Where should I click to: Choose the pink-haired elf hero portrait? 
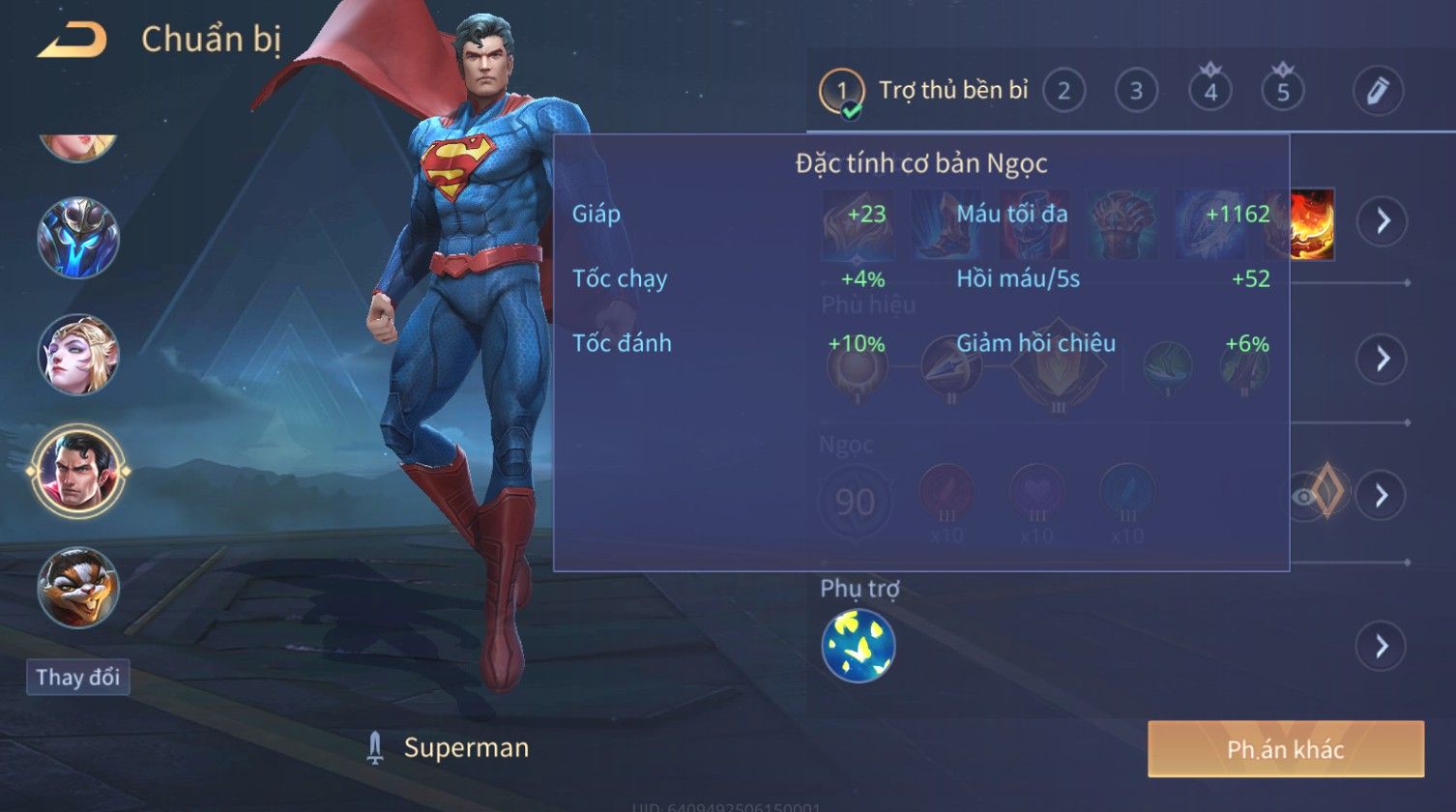[77, 355]
